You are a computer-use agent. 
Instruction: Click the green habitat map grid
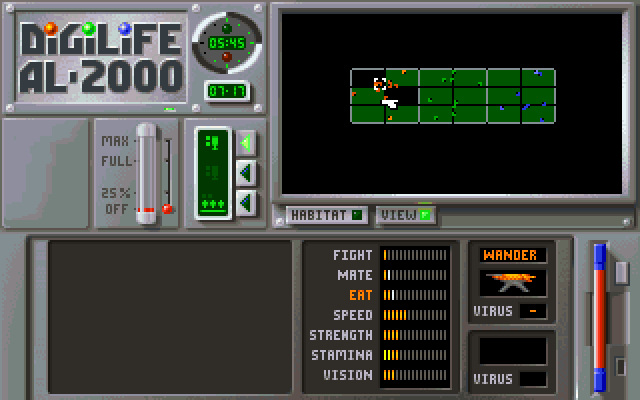(452, 96)
